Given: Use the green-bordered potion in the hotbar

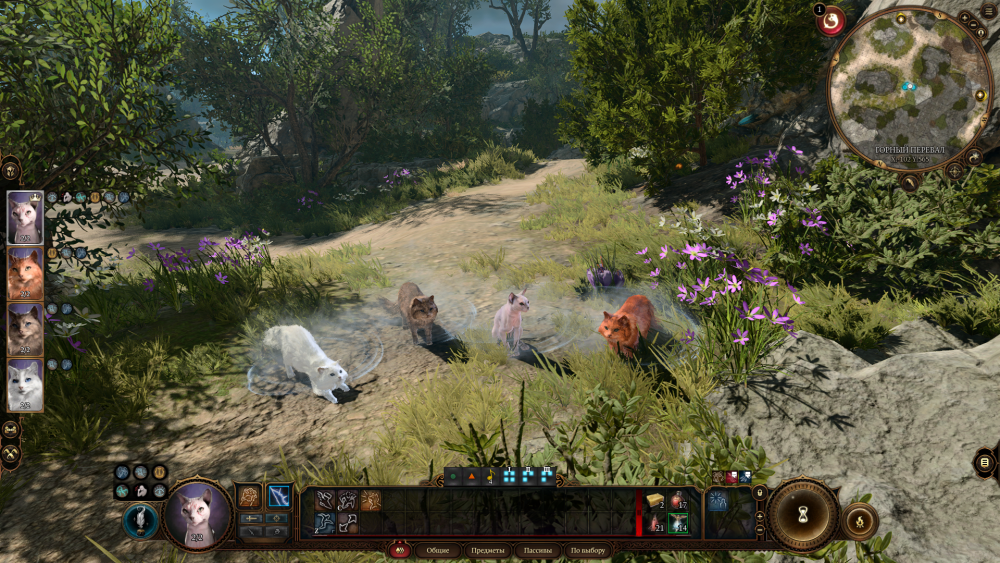Looking at the screenshot, I should click(x=678, y=523).
